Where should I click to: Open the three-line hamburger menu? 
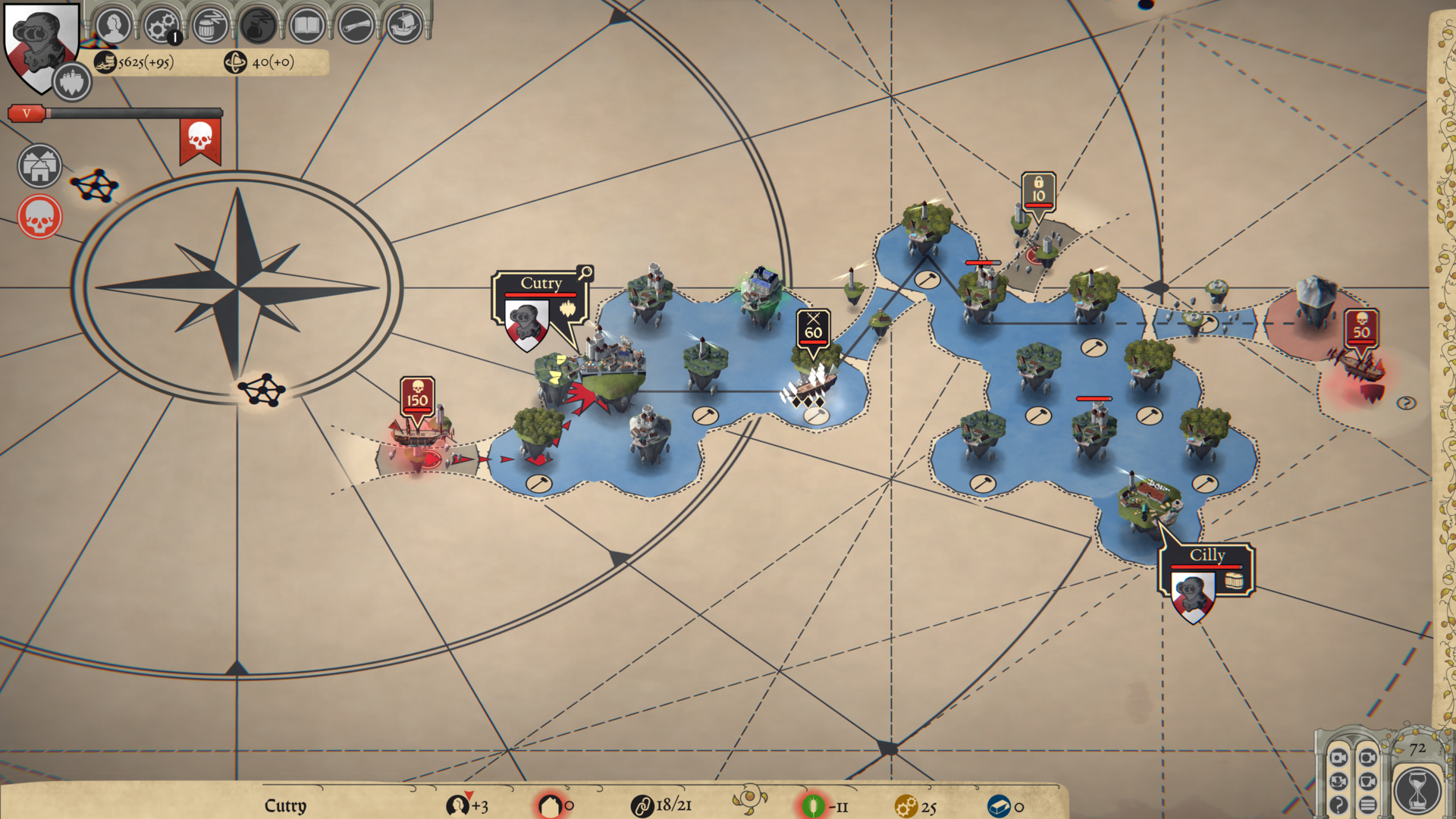pyautogui.click(x=1368, y=805)
